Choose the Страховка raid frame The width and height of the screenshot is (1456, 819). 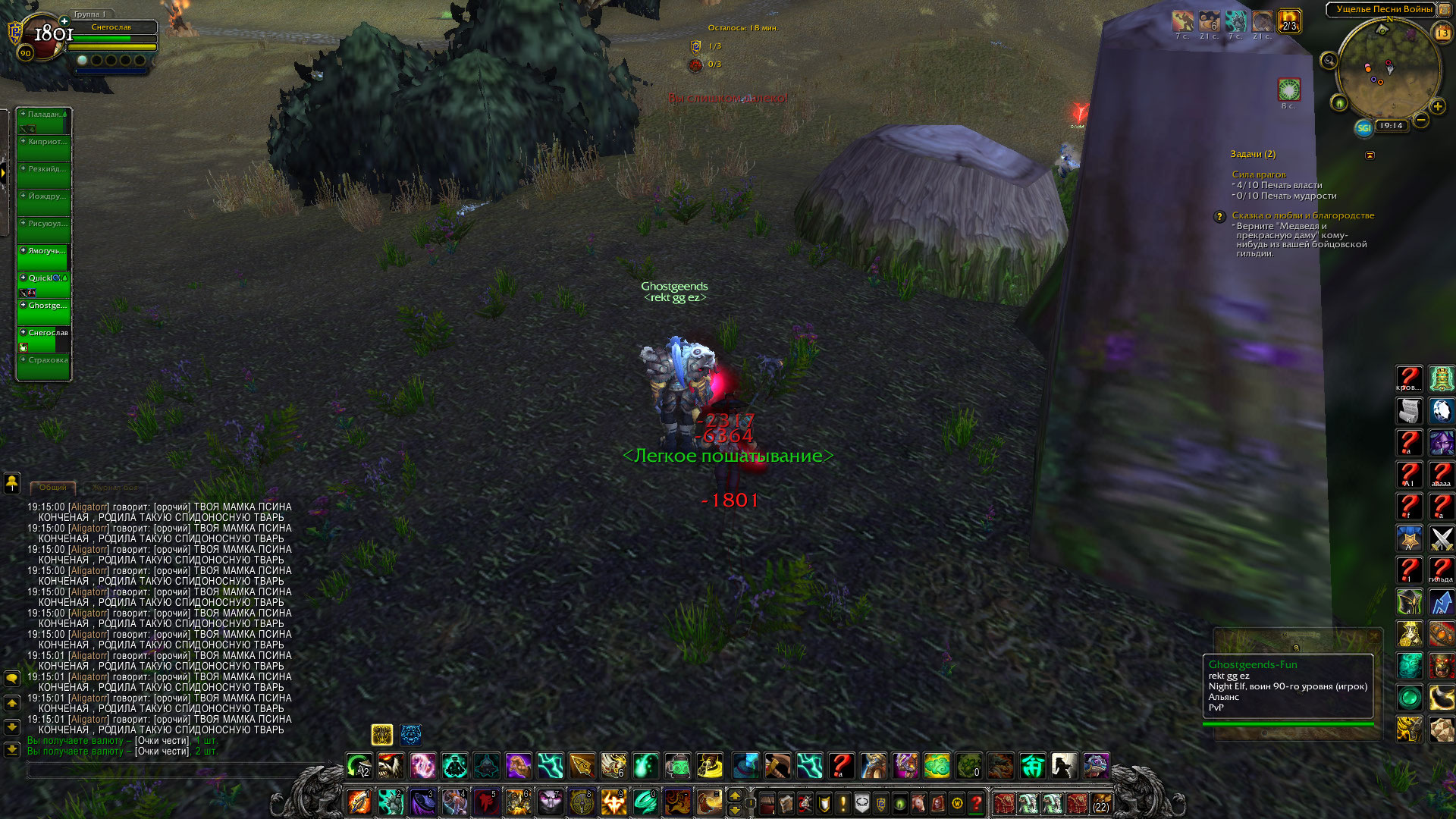point(44,366)
